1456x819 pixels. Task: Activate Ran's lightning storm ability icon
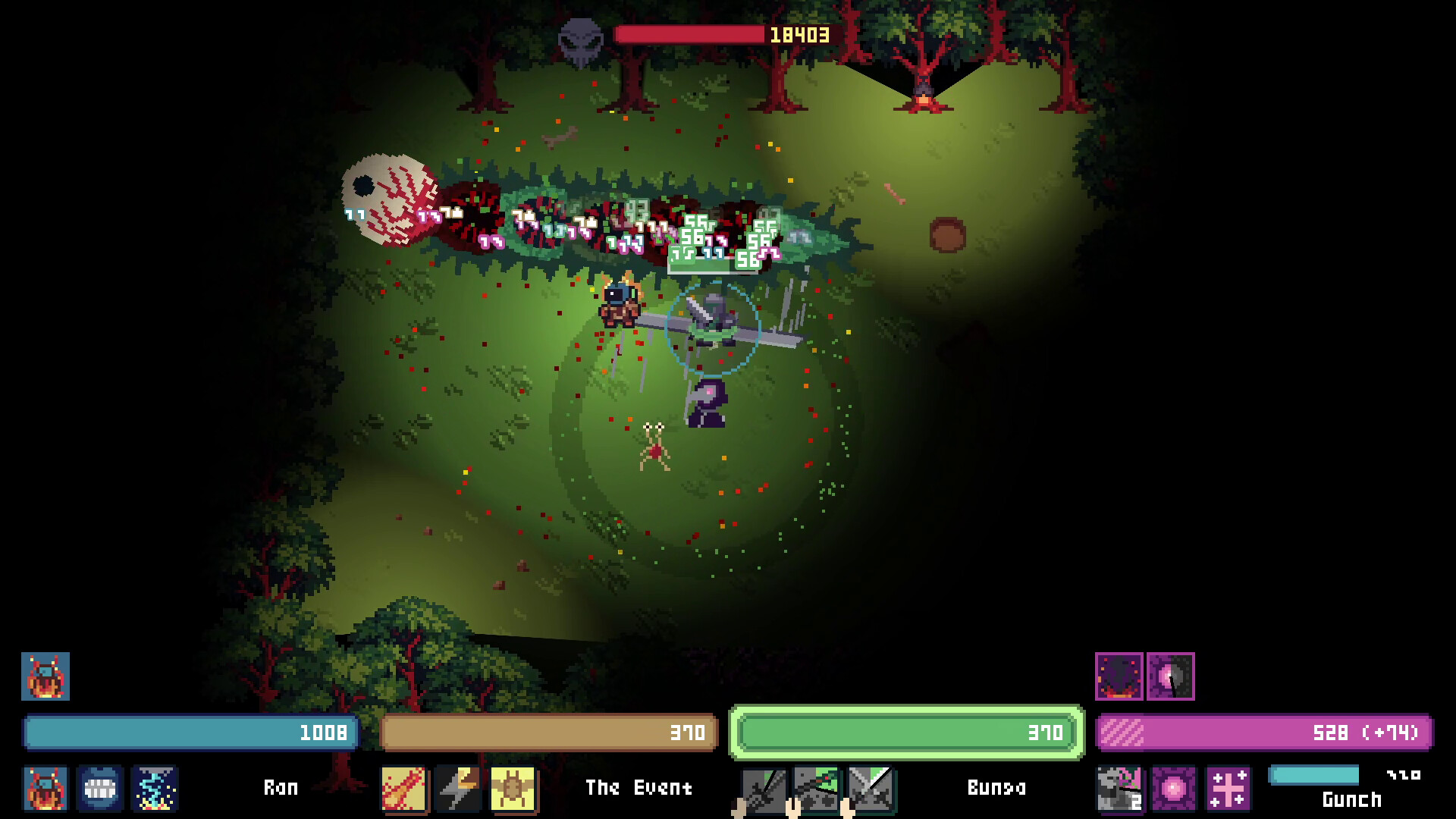[x=155, y=790]
